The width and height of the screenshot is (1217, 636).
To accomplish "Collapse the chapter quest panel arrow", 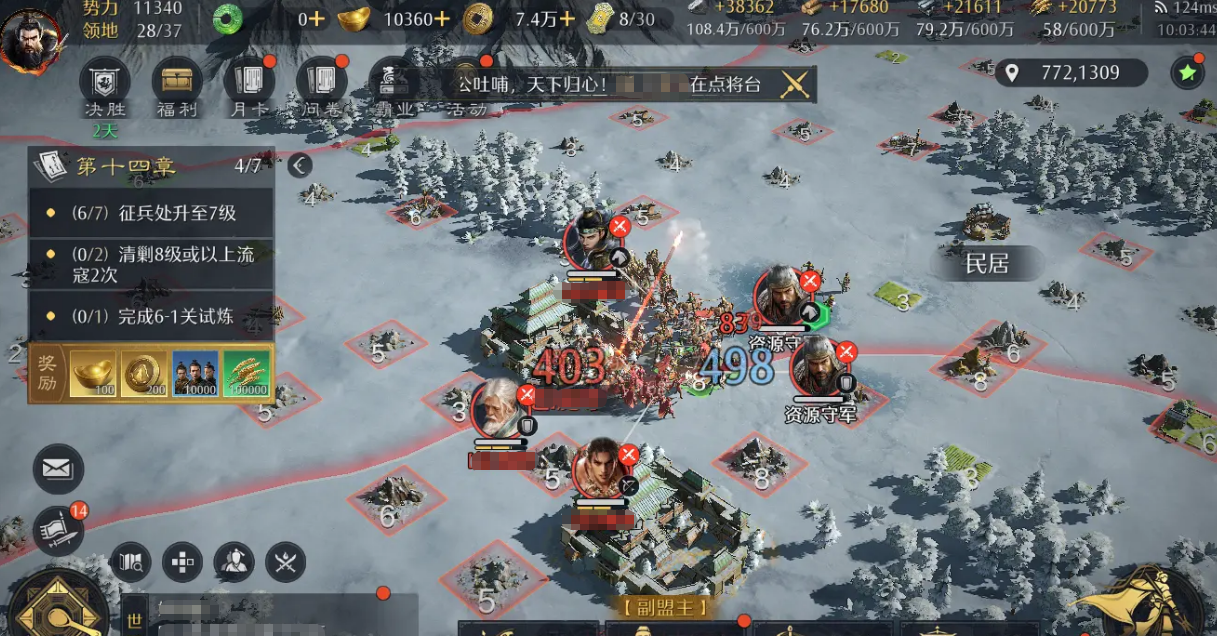I will tap(299, 165).
